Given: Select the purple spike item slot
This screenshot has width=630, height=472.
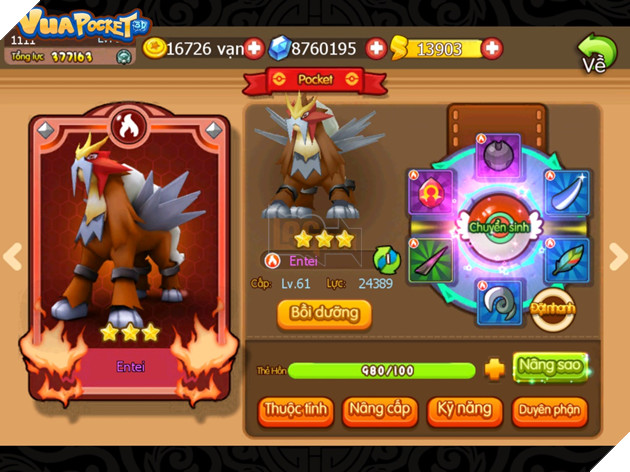Looking at the screenshot, I should 431,262.
